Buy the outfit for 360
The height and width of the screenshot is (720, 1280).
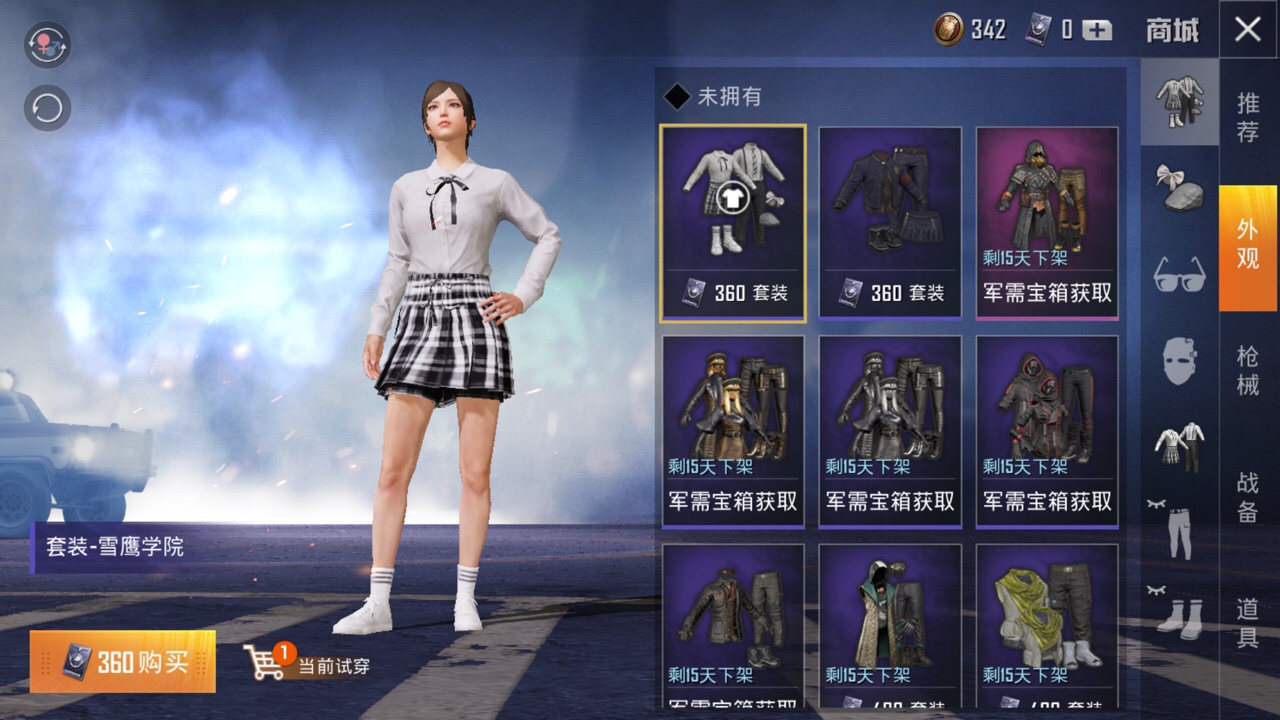[123, 662]
